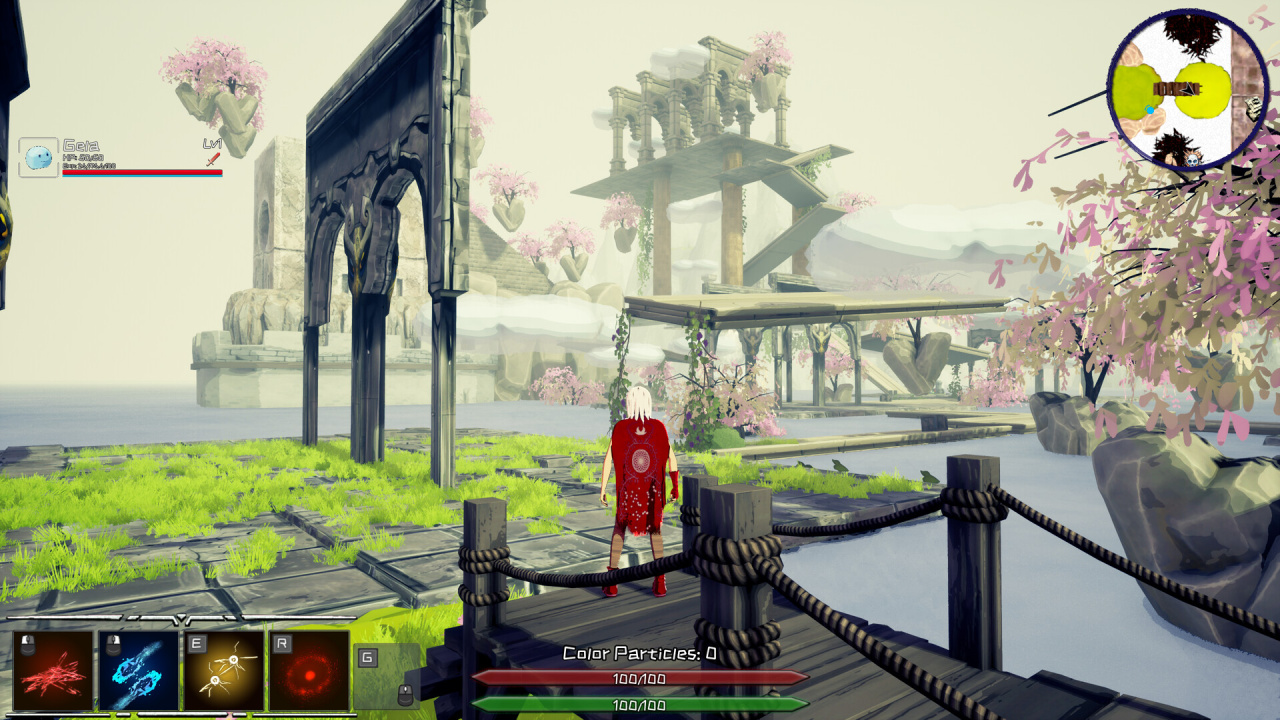Use the blue swirling energy ability
Viewport: 1280px width, 720px height.
point(139,670)
